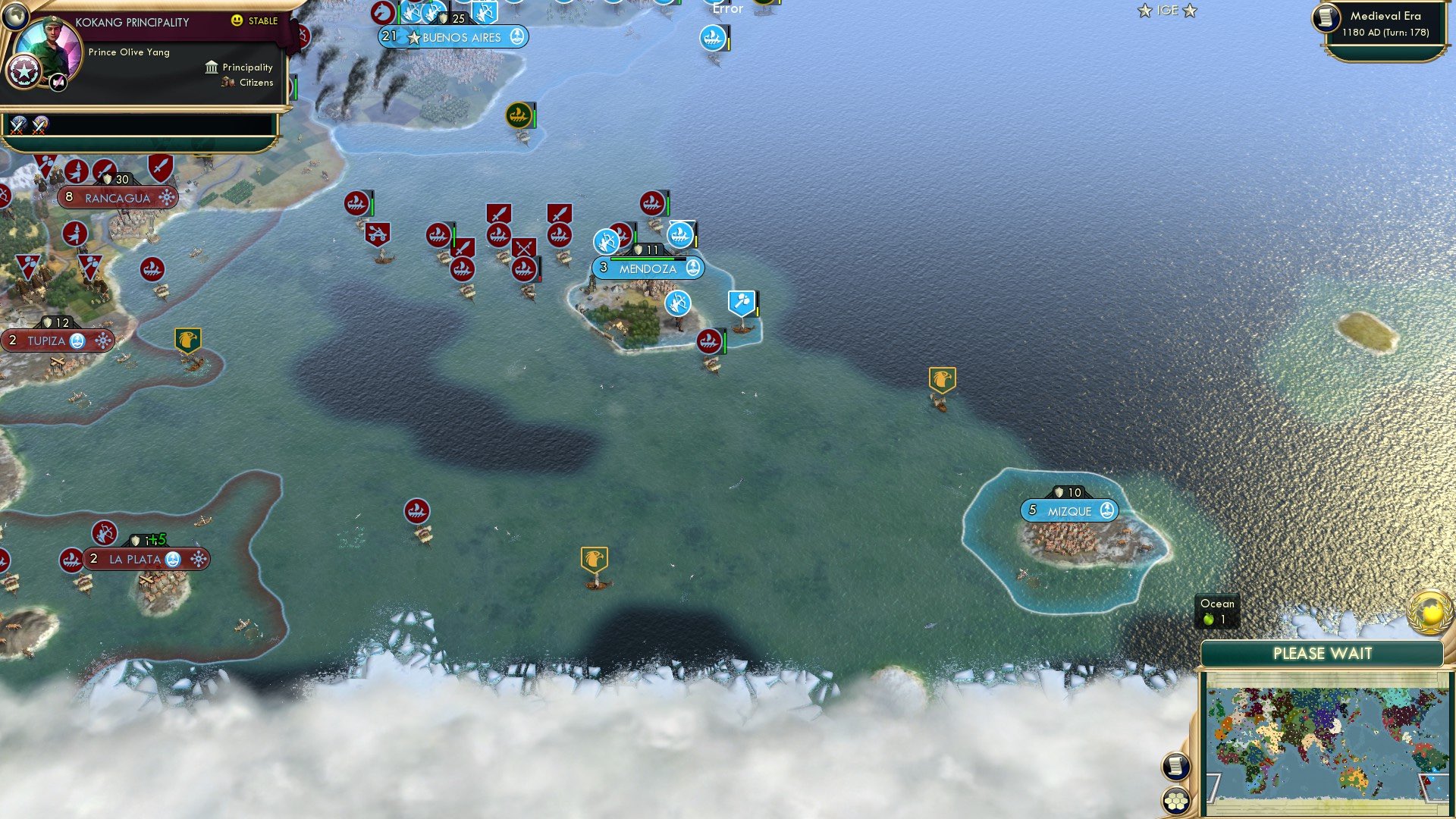Click the Mendoza city banner
The width and height of the screenshot is (1456, 819).
pyautogui.click(x=648, y=268)
